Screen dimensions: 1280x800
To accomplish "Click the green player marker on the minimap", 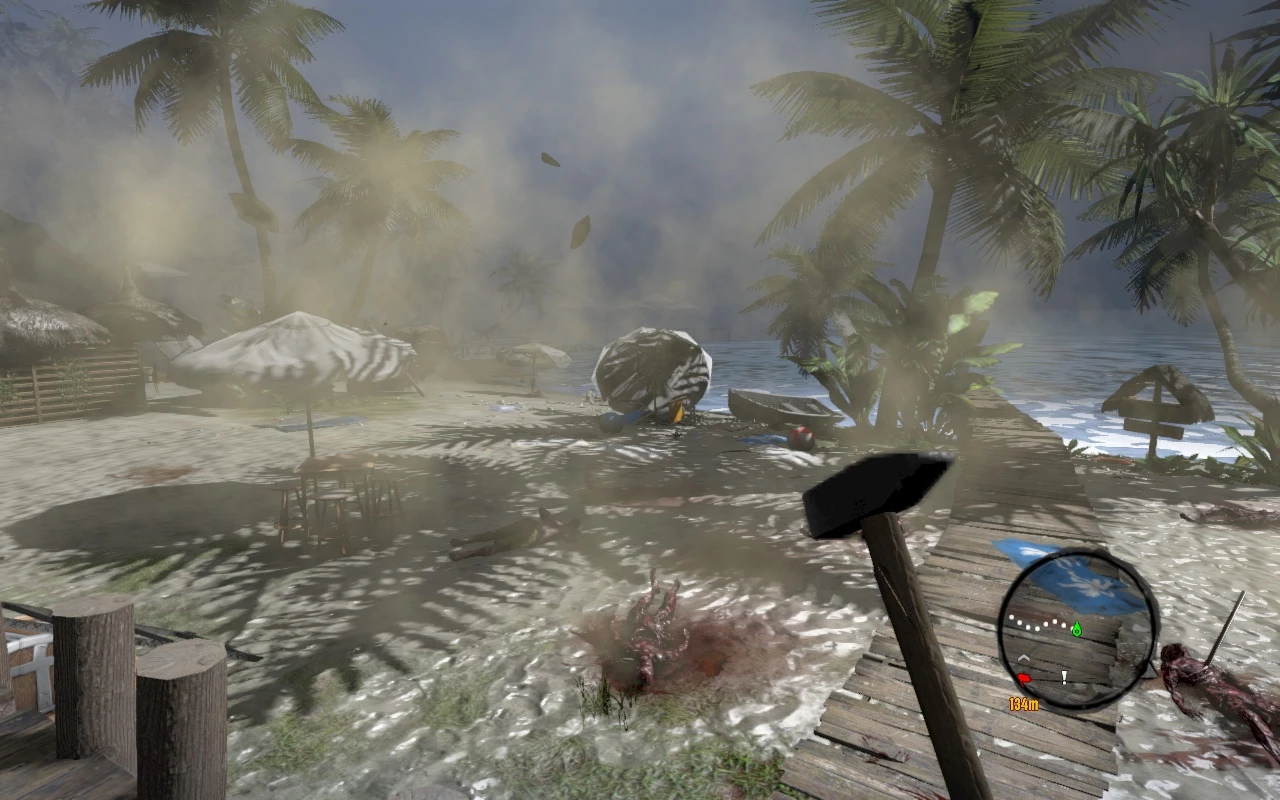I will coord(1077,629).
